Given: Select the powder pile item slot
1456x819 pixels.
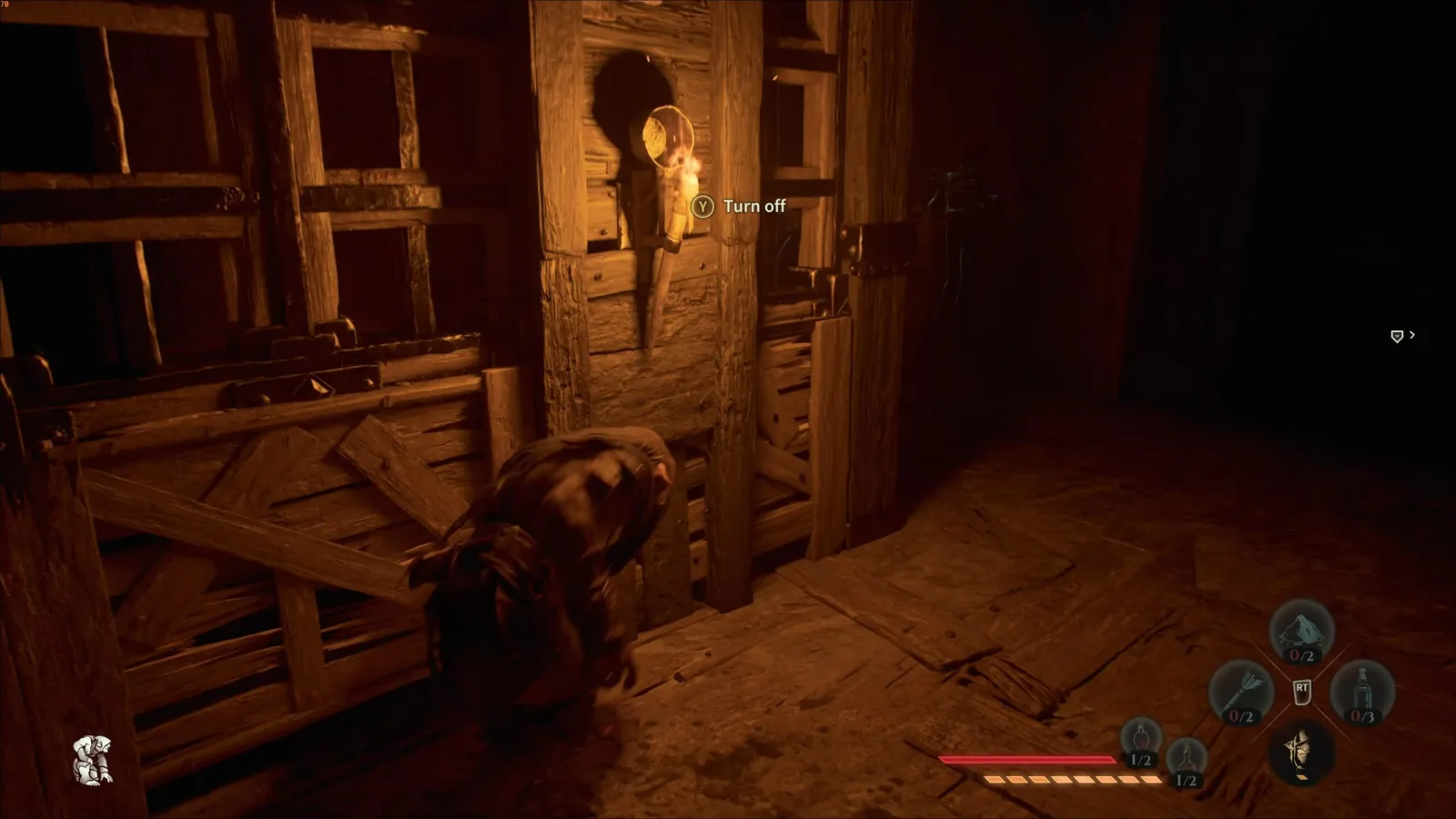Looking at the screenshot, I should coord(1301,632).
